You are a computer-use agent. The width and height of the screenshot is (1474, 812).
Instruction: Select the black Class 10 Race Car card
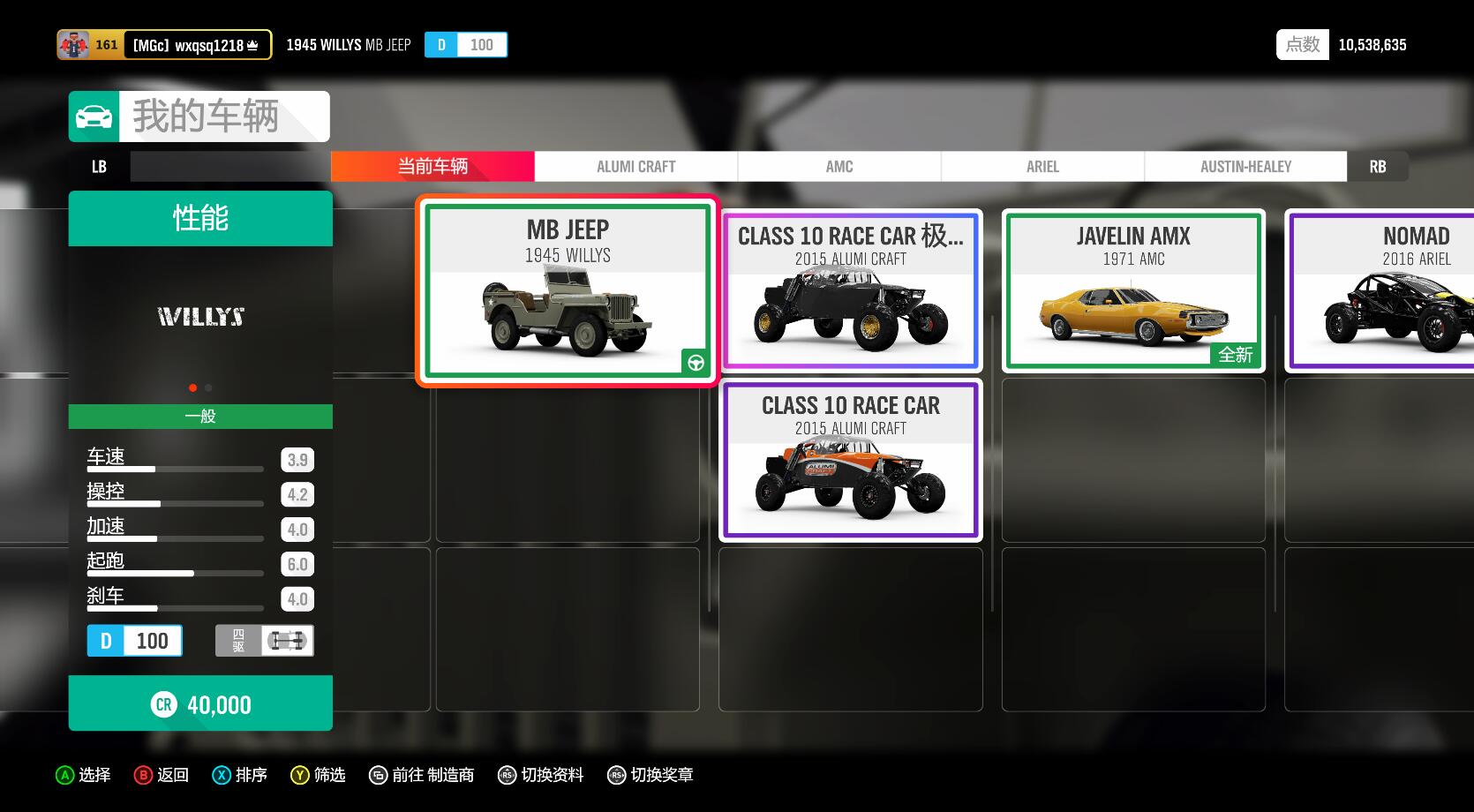(850, 290)
